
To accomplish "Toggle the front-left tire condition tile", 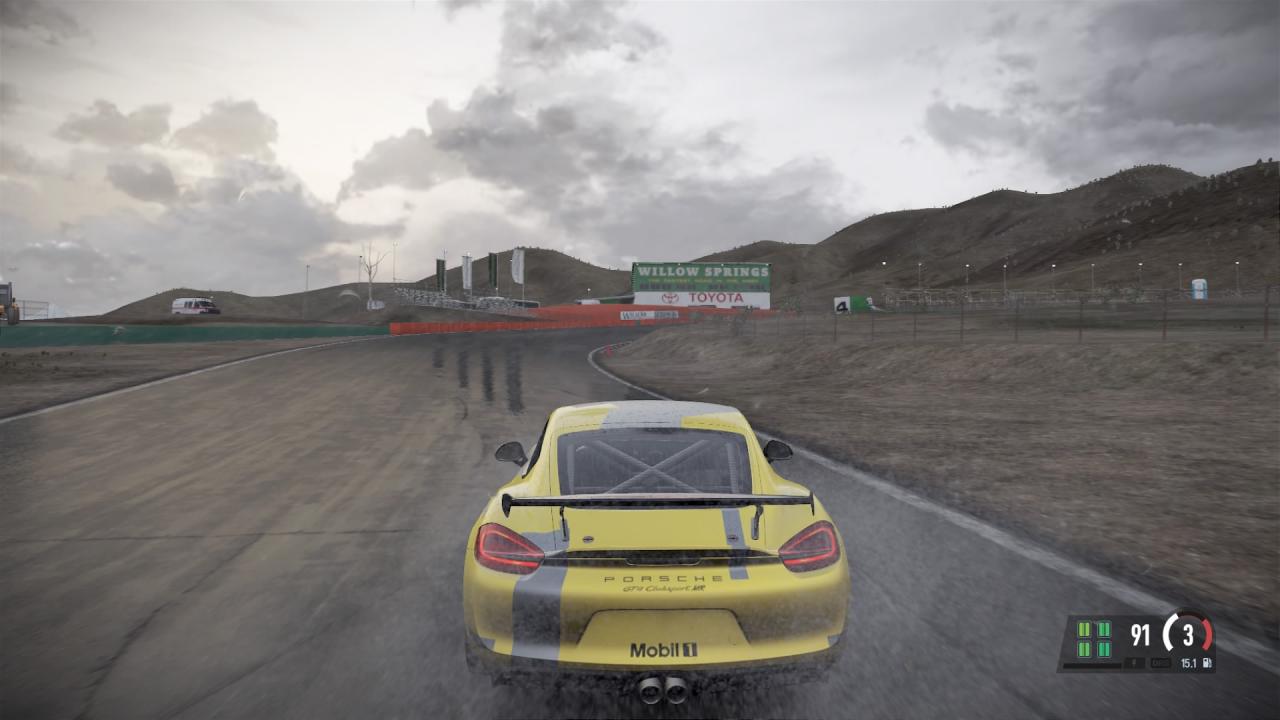I will click(1082, 631).
